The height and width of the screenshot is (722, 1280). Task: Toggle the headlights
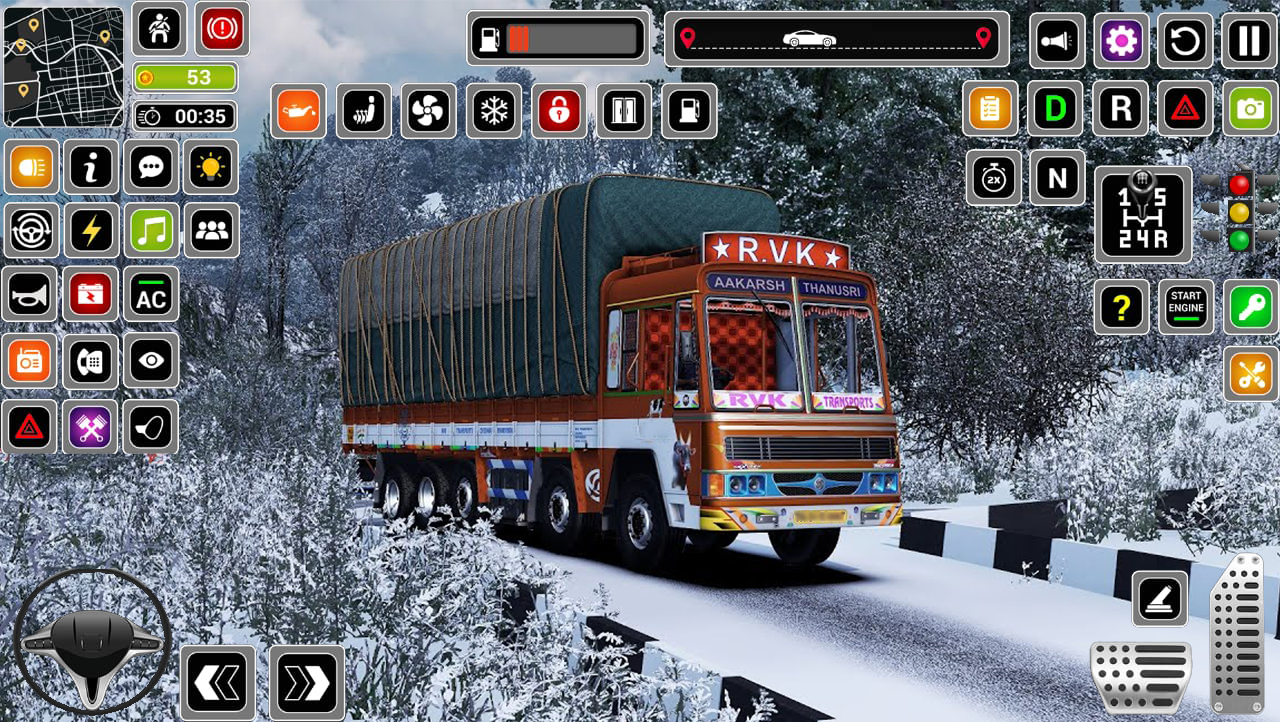pyautogui.click(x=29, y=167)
